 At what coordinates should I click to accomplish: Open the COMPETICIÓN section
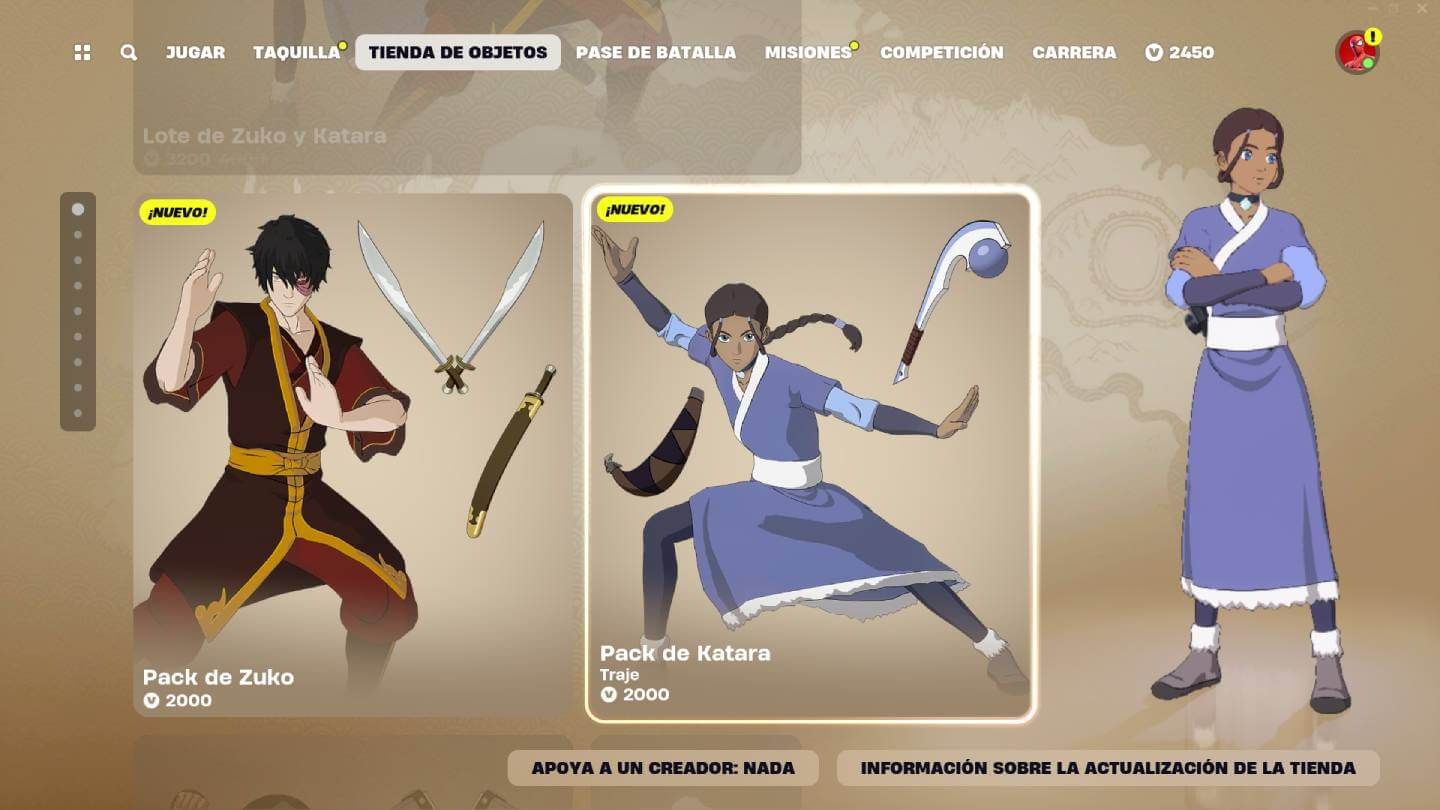point(941,52)
